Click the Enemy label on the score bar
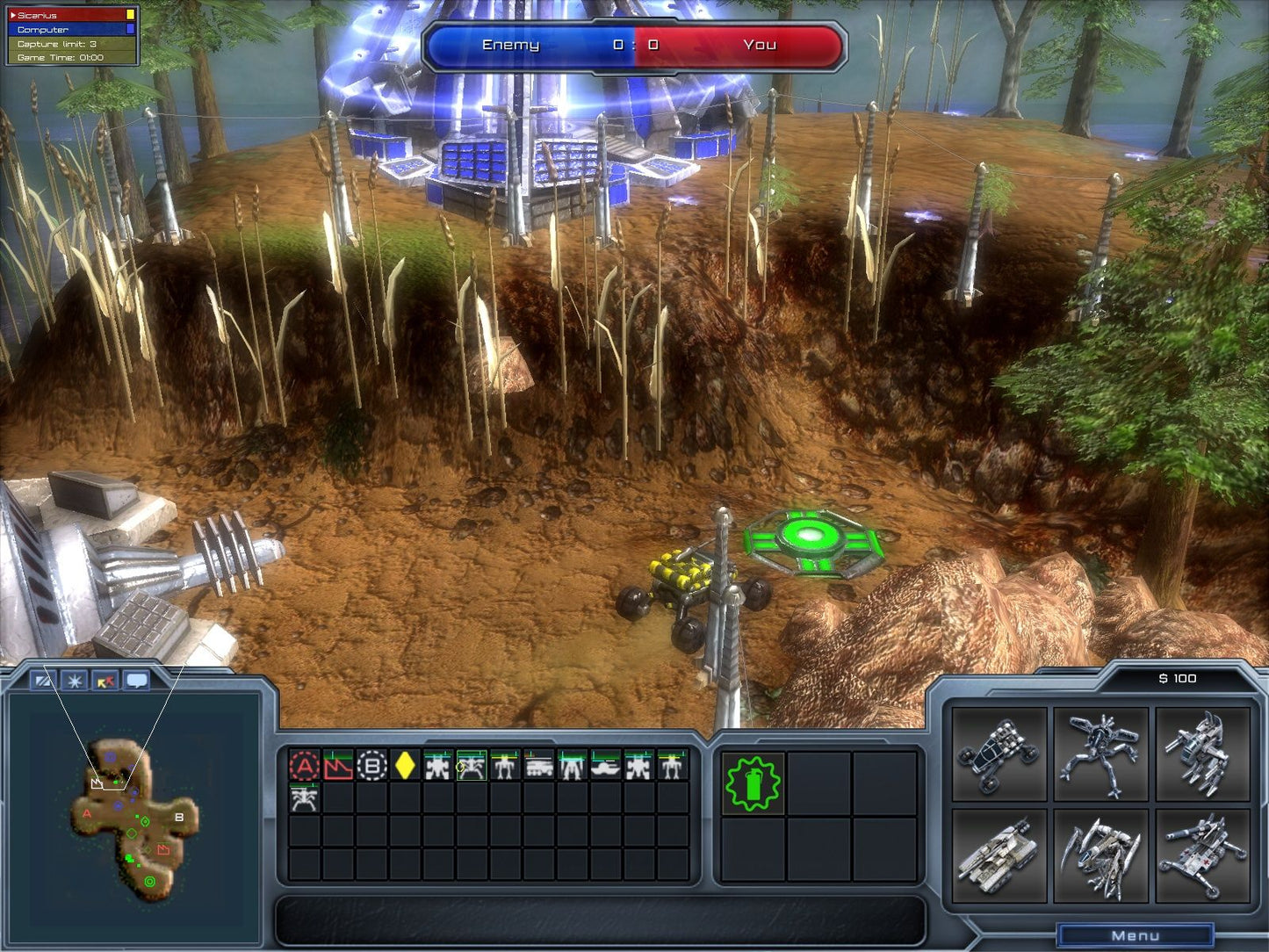Viewport: 1269px width, 952px height. tap(512, 43)
